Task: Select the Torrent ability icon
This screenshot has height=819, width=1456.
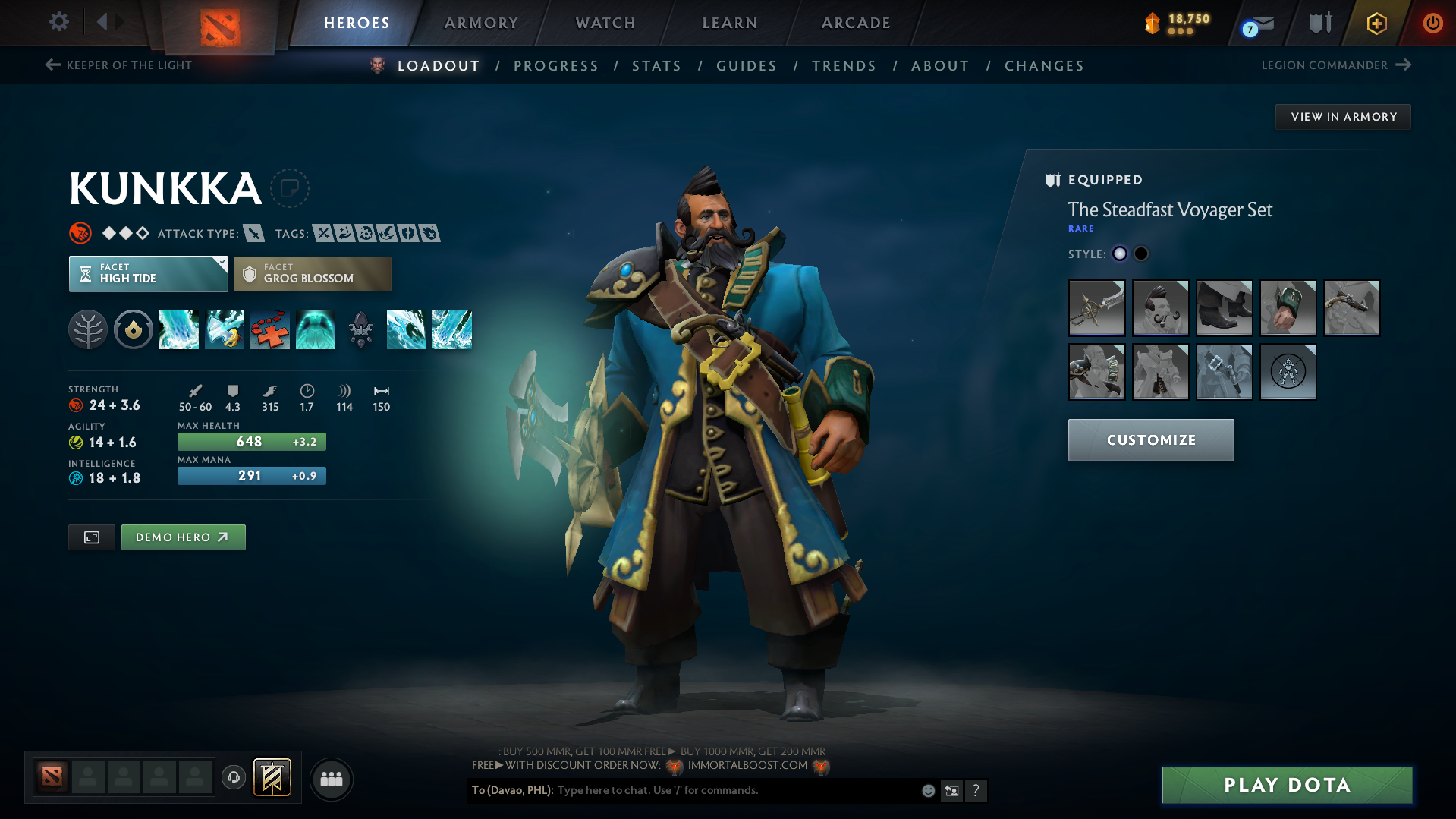Action: [x=179, y=329]
